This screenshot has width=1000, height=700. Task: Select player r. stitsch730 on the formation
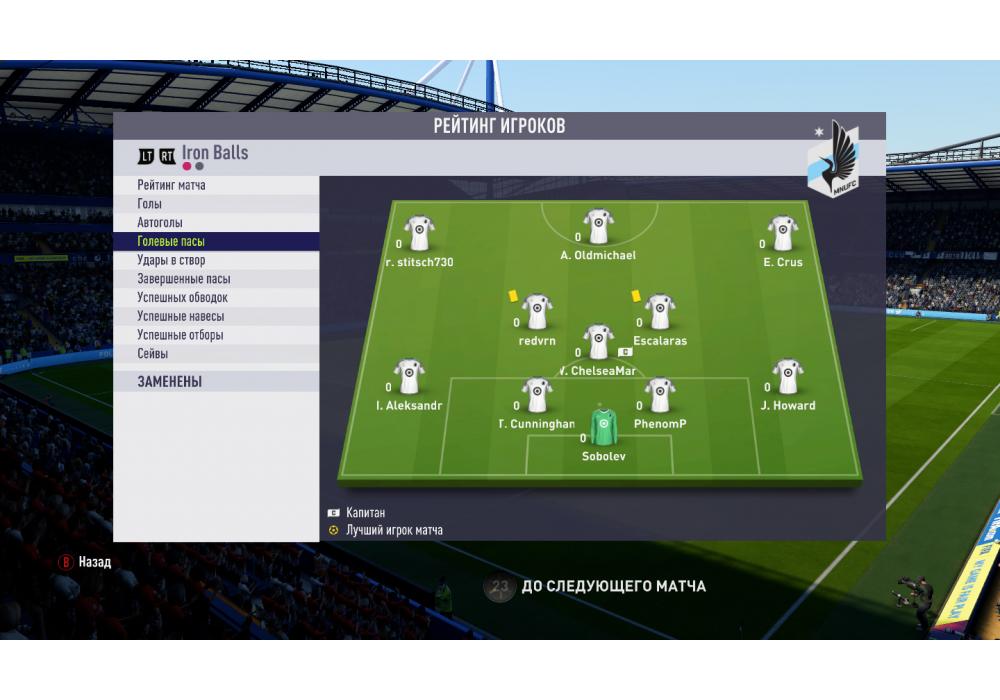coord(419,234)
